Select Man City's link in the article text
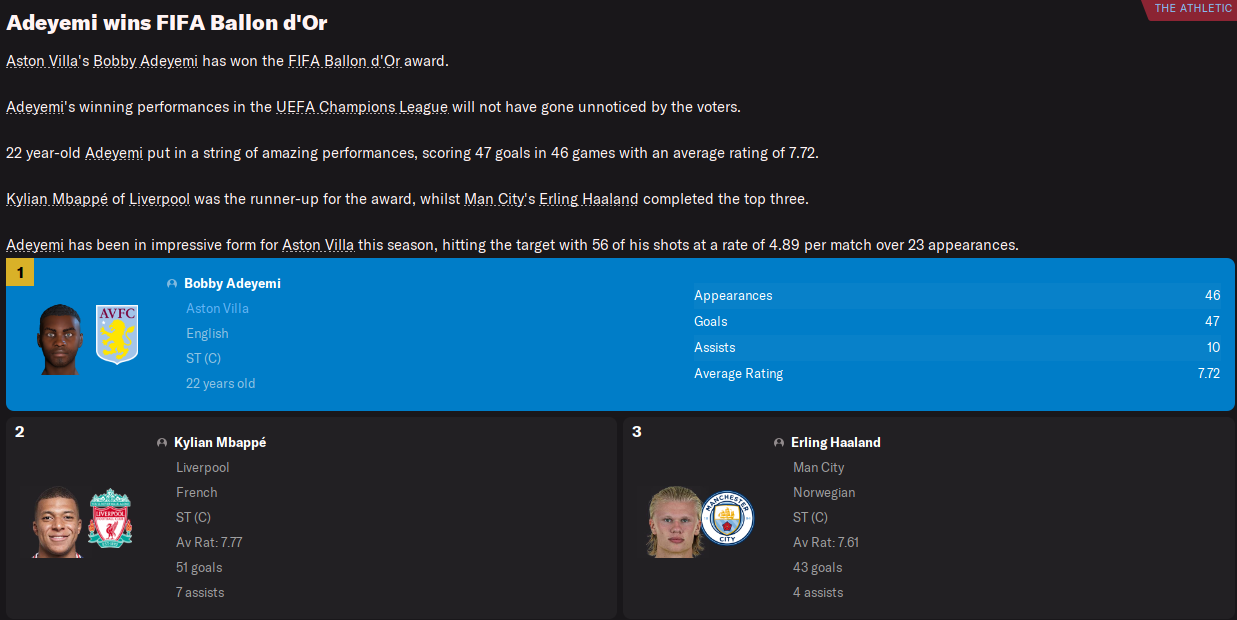The width and height of the screenshot is (1237, 620). [494, 199]
